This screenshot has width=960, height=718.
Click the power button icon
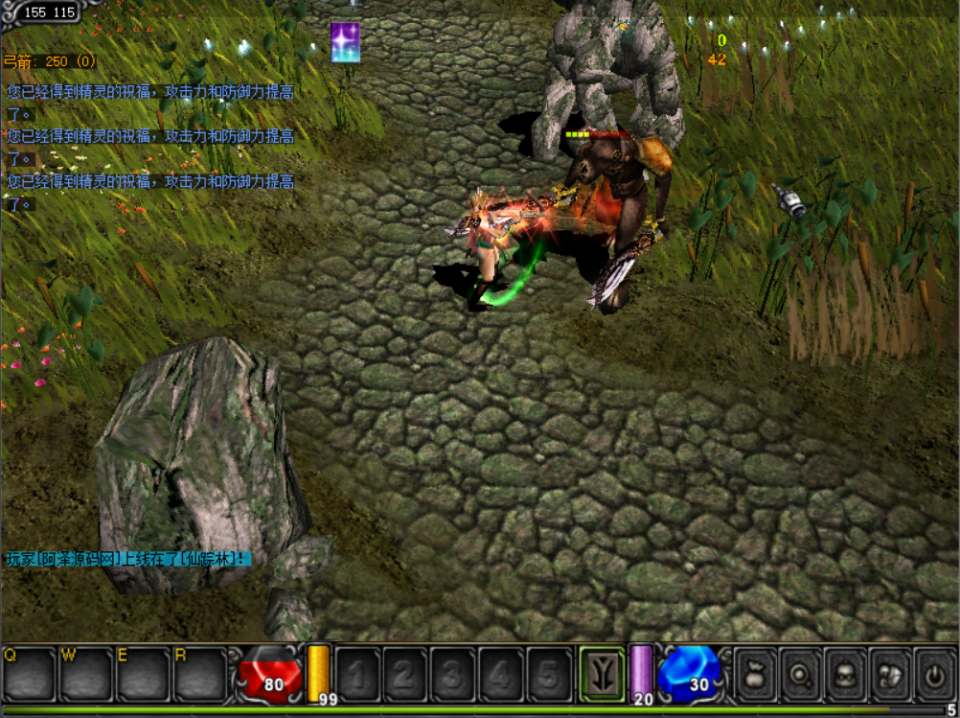(x=934, y=674)
